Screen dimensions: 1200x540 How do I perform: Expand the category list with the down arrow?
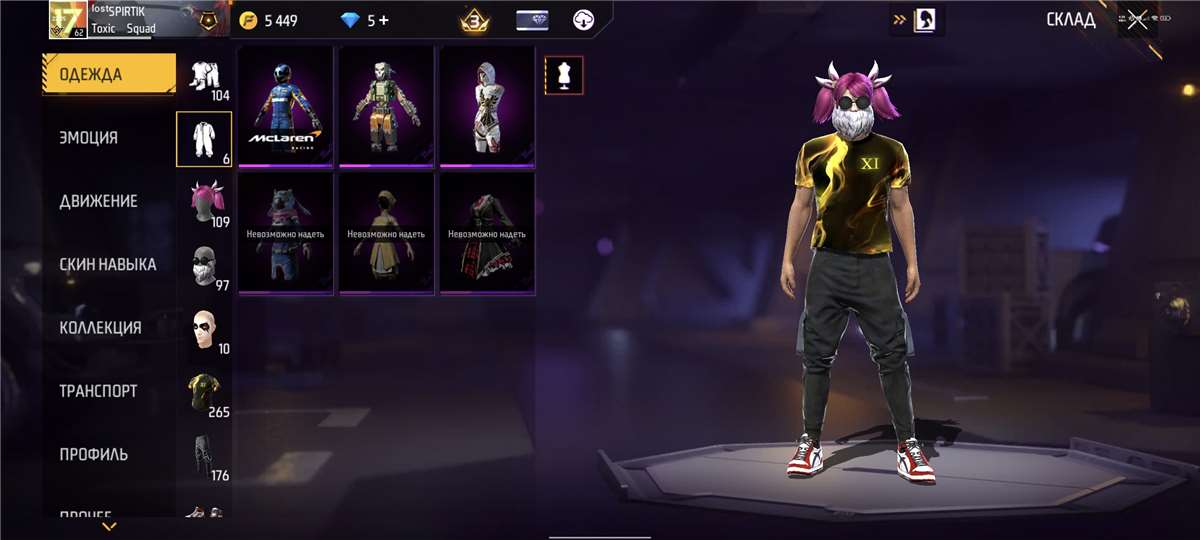click(109, 526)
